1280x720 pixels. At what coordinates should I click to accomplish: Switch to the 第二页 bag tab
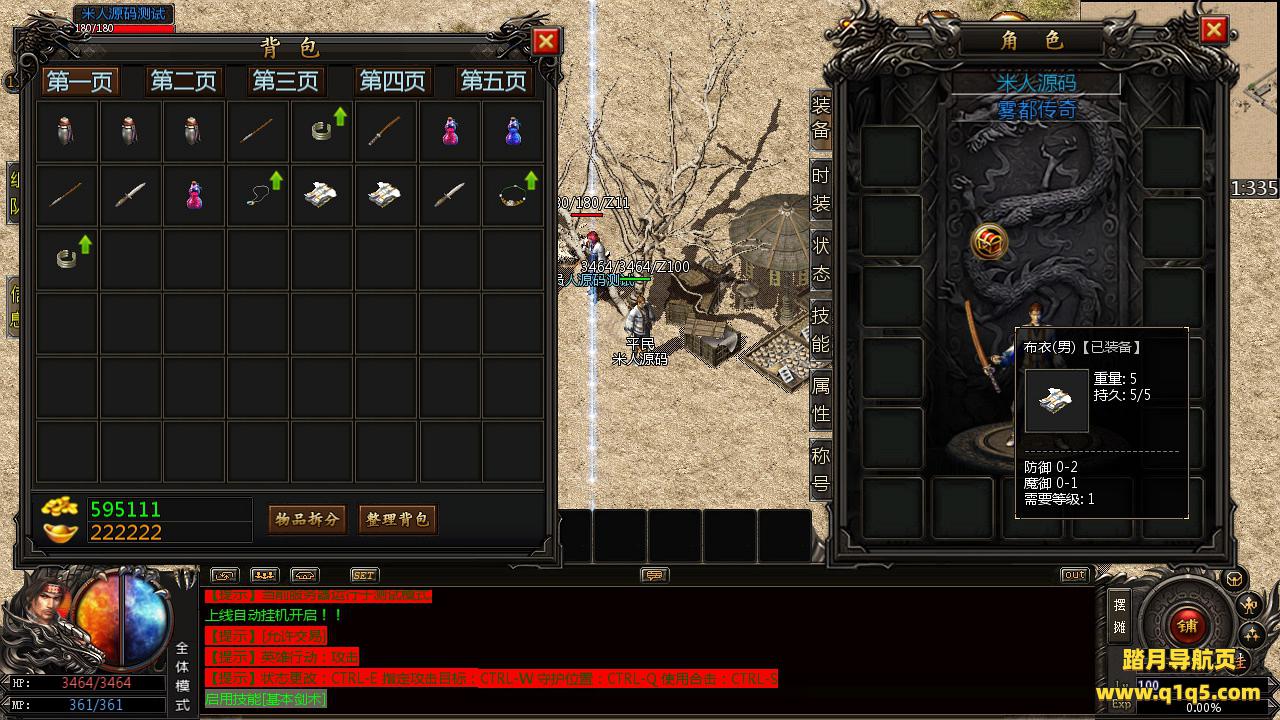click(x=183, y=81)
